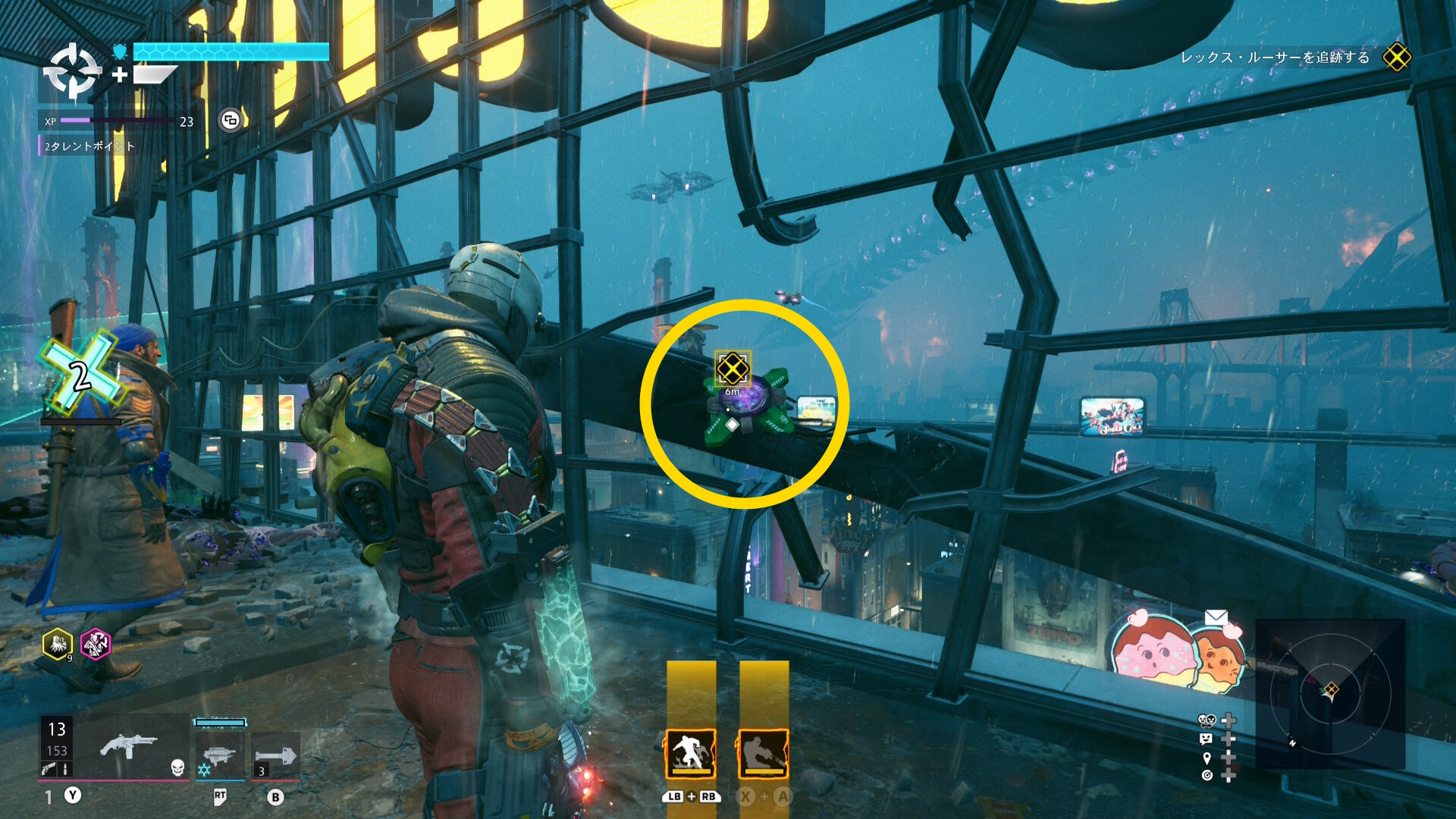This screenshot has width=1456, height=819.
Task: Open the radar minimap
Action: coord(1330,692)
